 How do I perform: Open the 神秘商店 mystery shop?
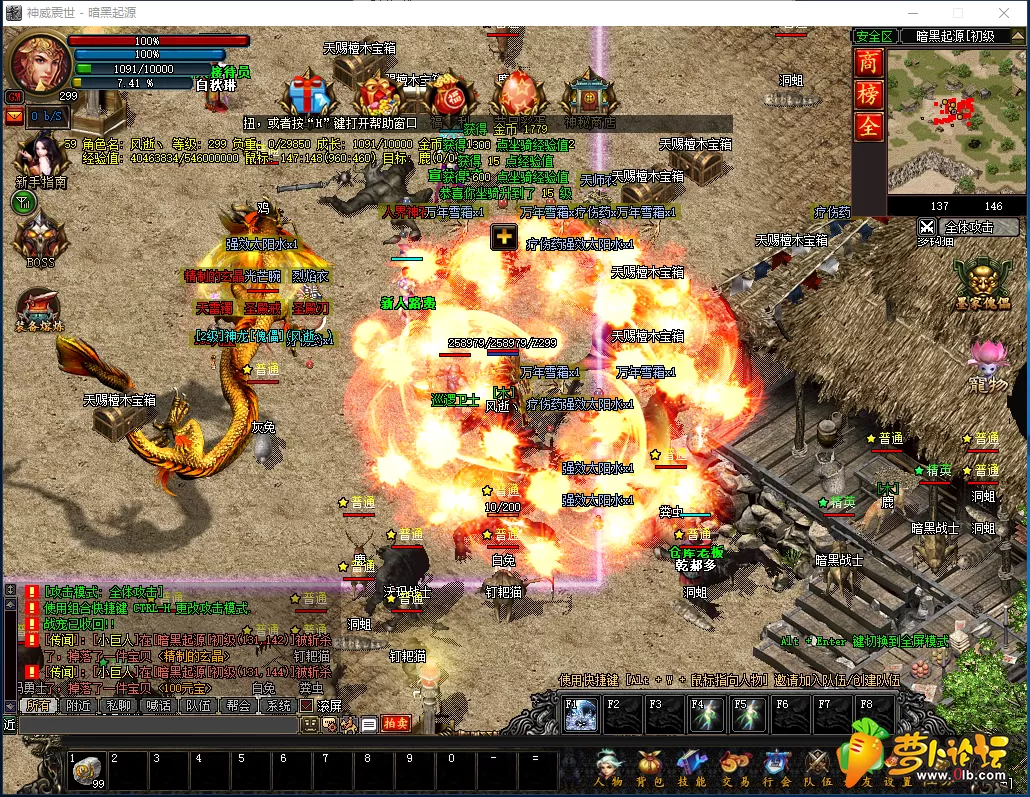click(588, 98)
